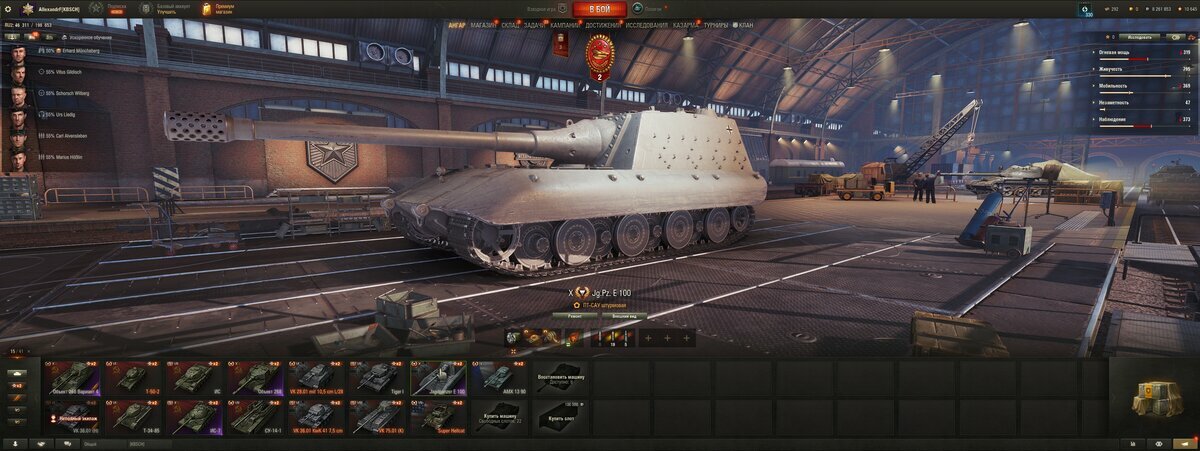Open the МАГАЗИН shop tab
This screenshot has height=451, width=1200.
click(483, 25)
